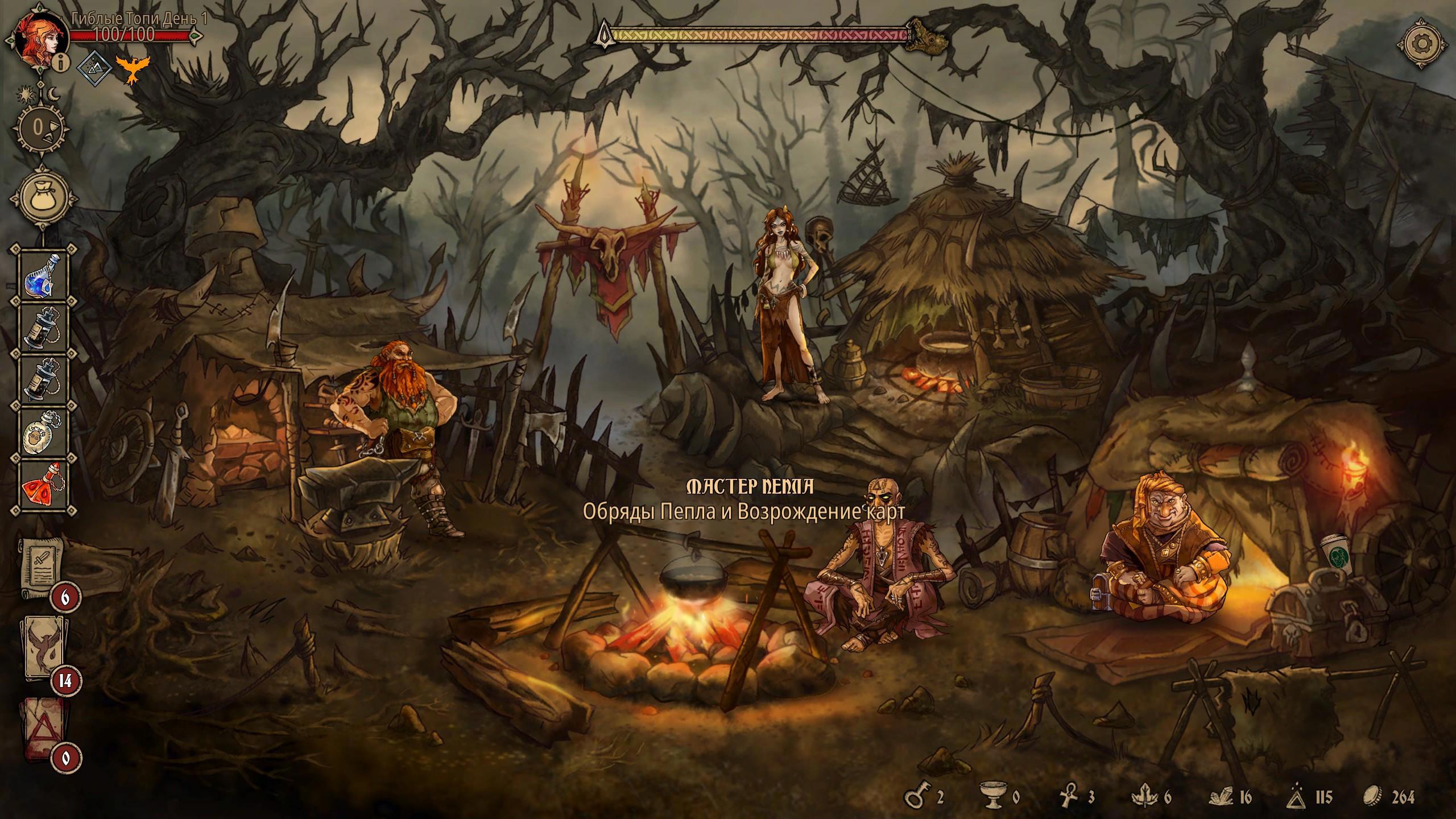Inspect the orange phoenix buff icon
This screenshot has width=1456, height=819.
point(130,68)
